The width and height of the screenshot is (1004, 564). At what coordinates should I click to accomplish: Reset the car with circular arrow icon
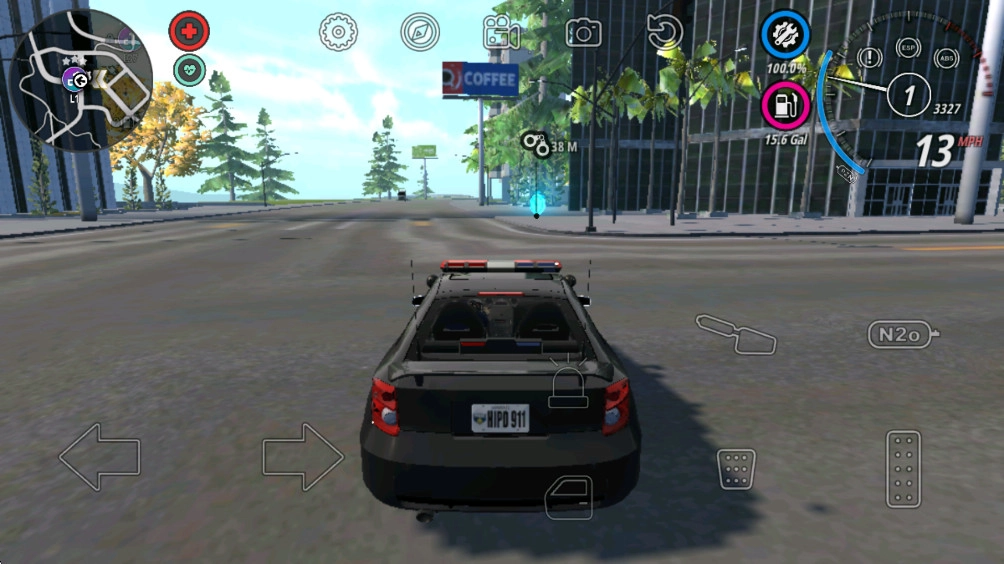click(x=665, y=32)
